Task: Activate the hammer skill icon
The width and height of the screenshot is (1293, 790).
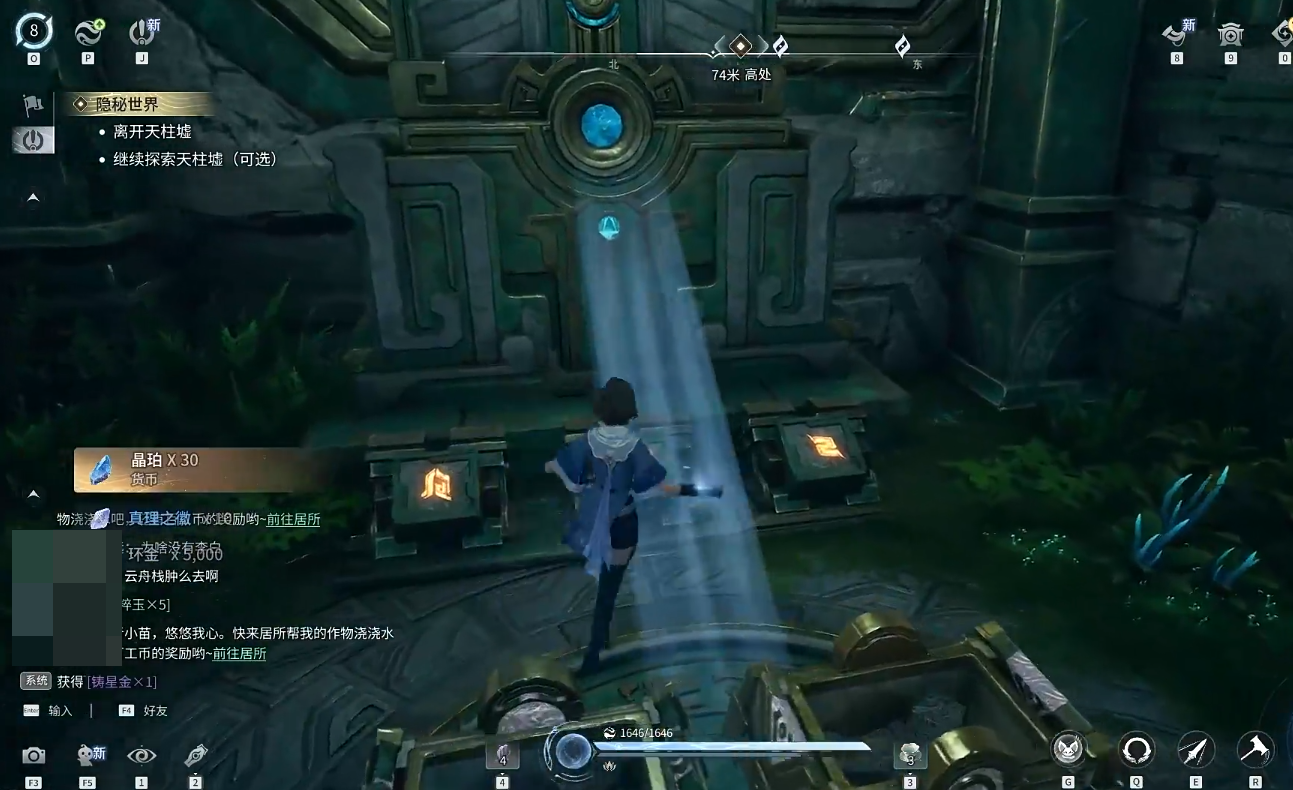Action: pyautogui.click(x=1255, y=749)
